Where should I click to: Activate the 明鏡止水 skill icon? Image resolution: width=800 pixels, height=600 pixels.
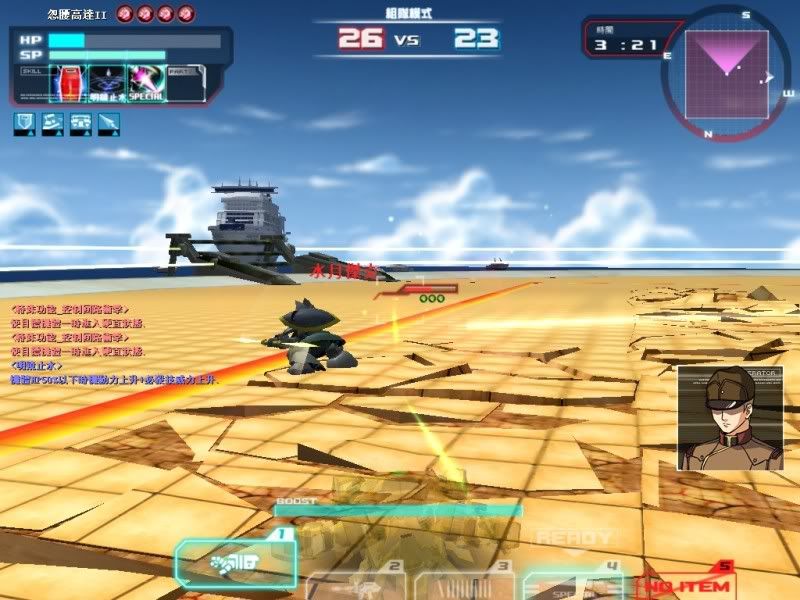[x=107, y=83]
